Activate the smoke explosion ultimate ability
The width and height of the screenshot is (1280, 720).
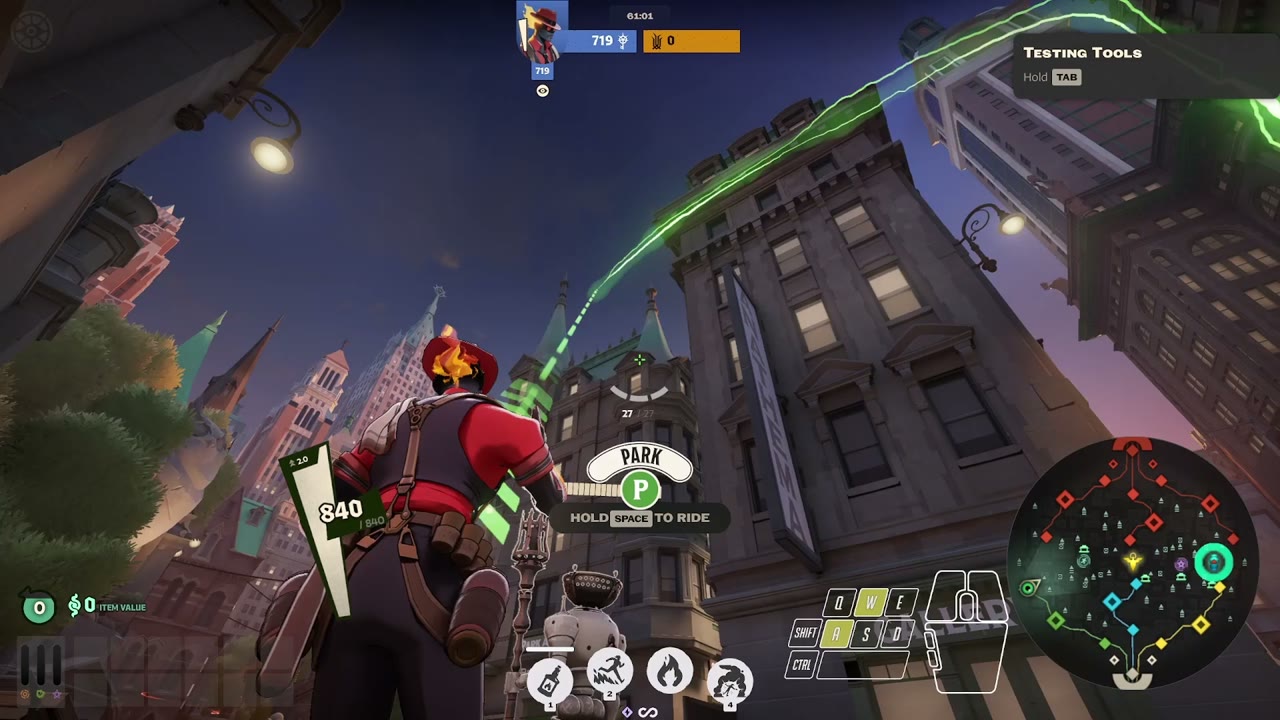click(x=730, y=681)
